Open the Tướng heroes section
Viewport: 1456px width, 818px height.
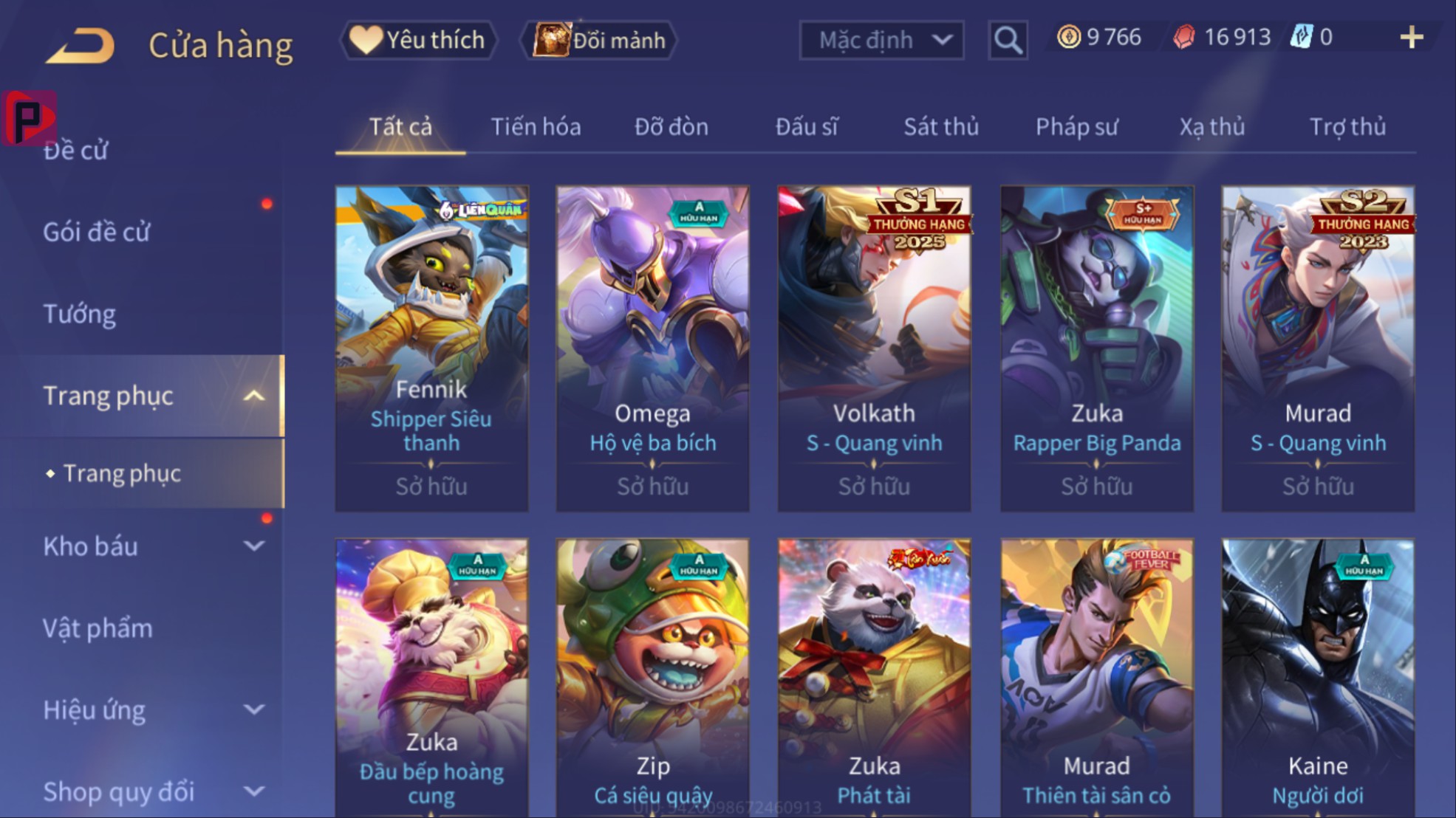(x=80, y=314)
